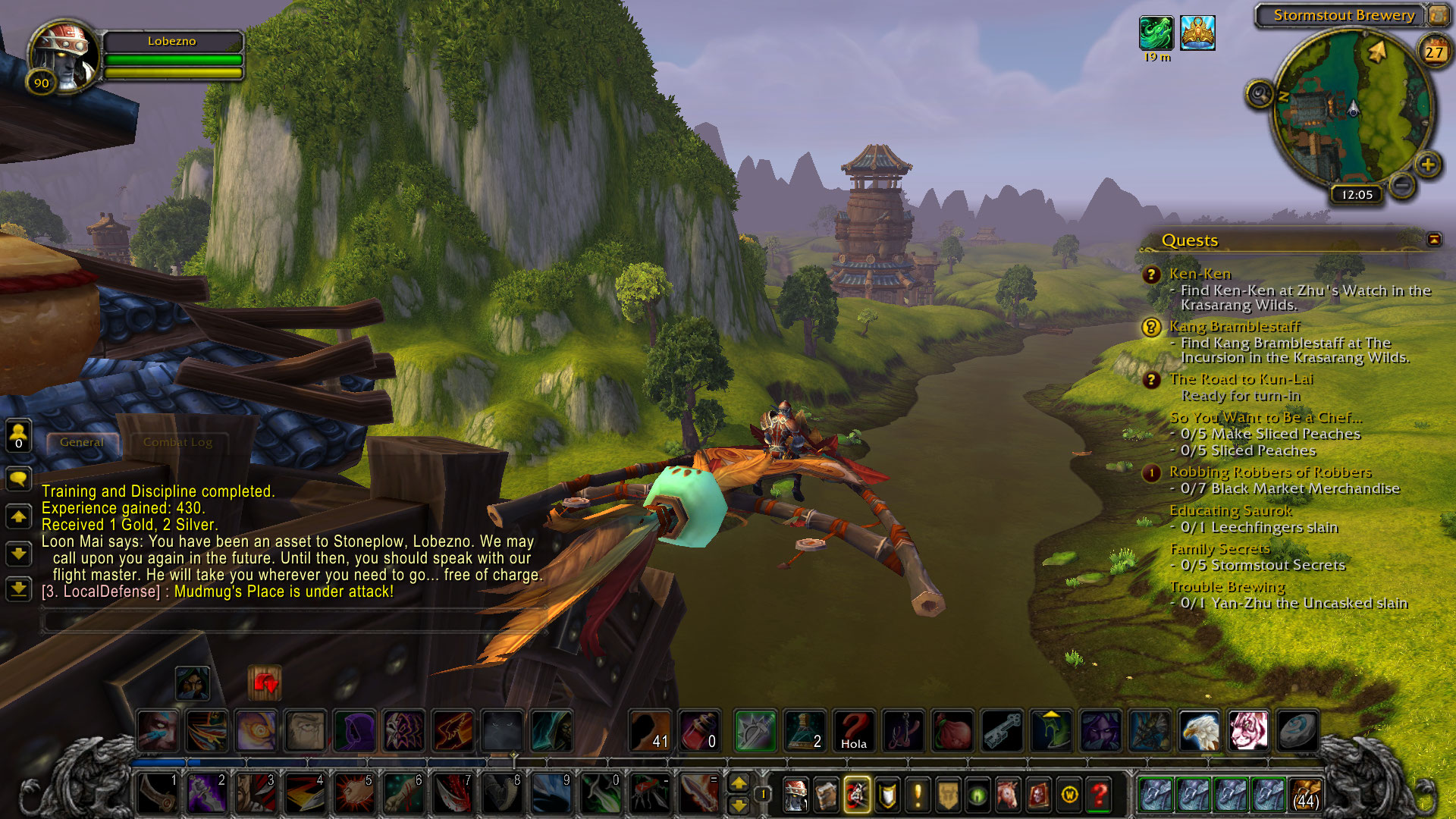Image resolution: width=1456 pixels, height=819 pixels.
Task: Use the health potion slot showing 0
Action: click(699, 731)
